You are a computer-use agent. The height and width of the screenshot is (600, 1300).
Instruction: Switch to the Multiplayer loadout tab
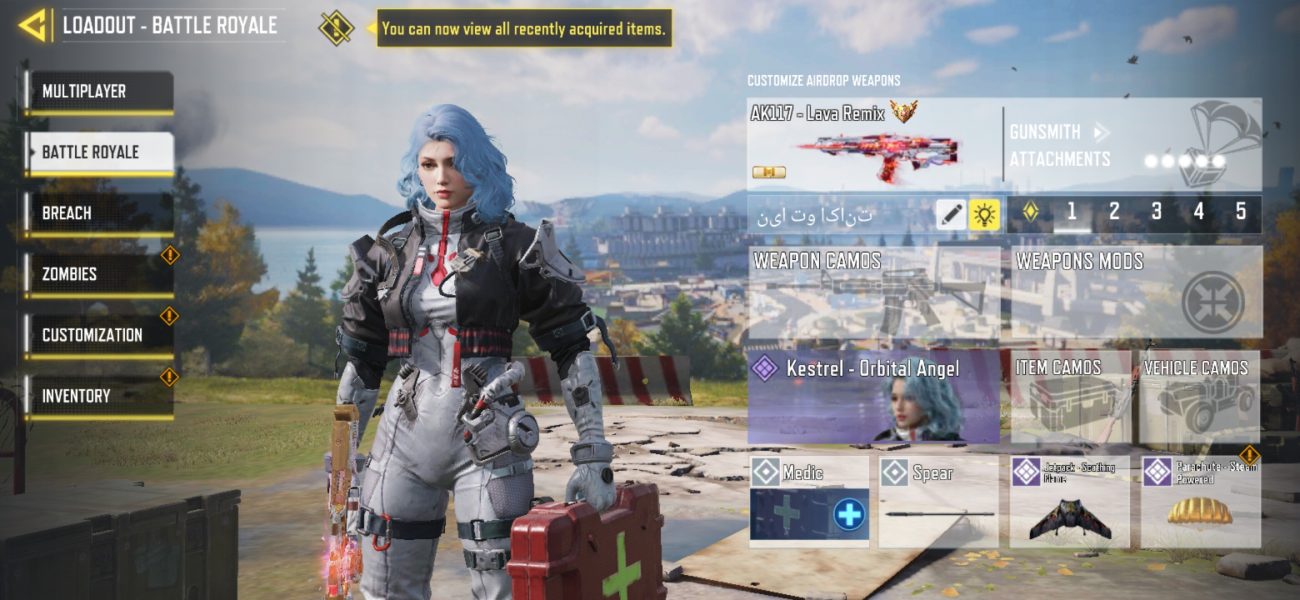pos(98,92)
